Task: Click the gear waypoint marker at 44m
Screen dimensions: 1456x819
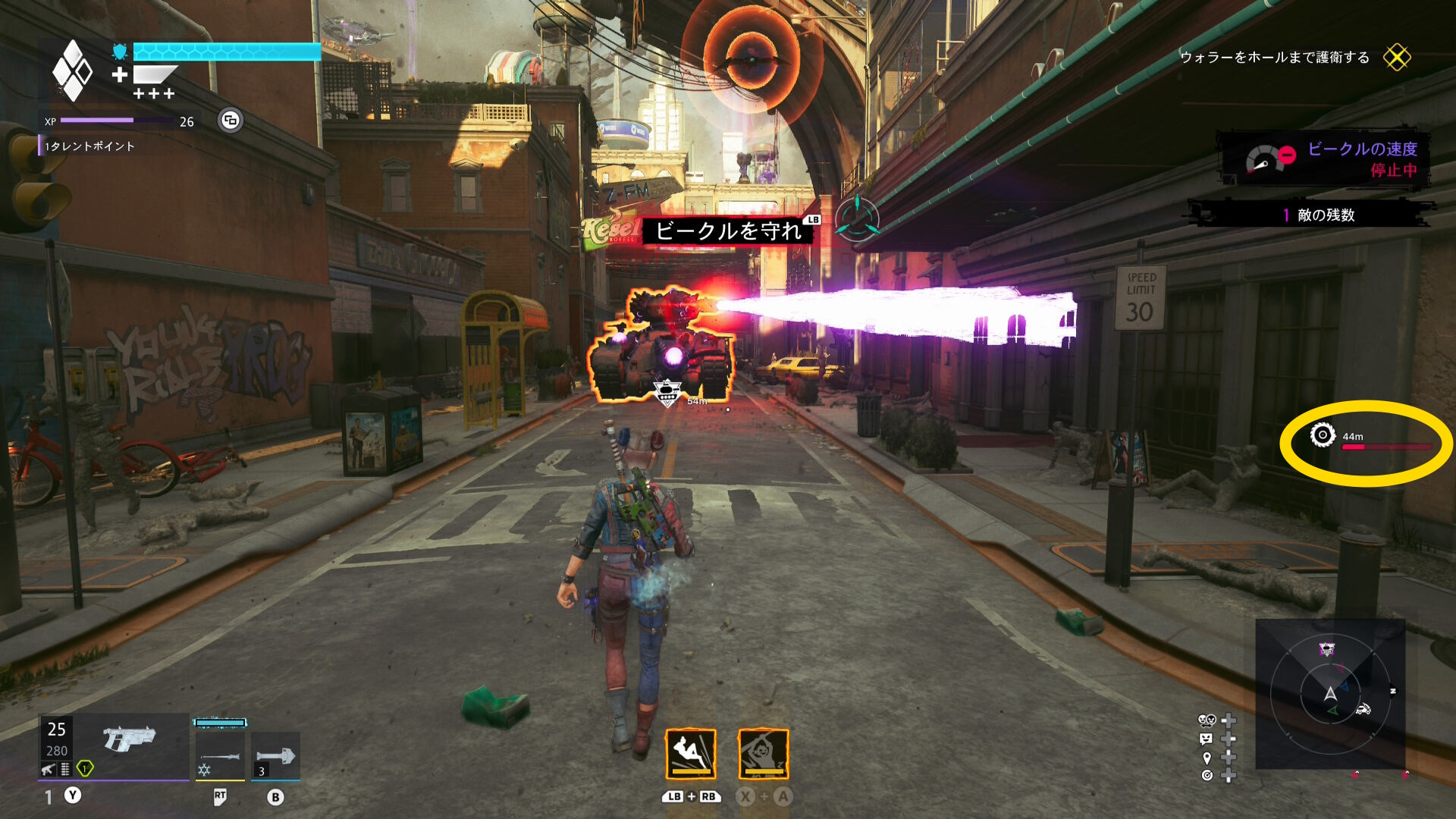Action: coord(1323,435)
